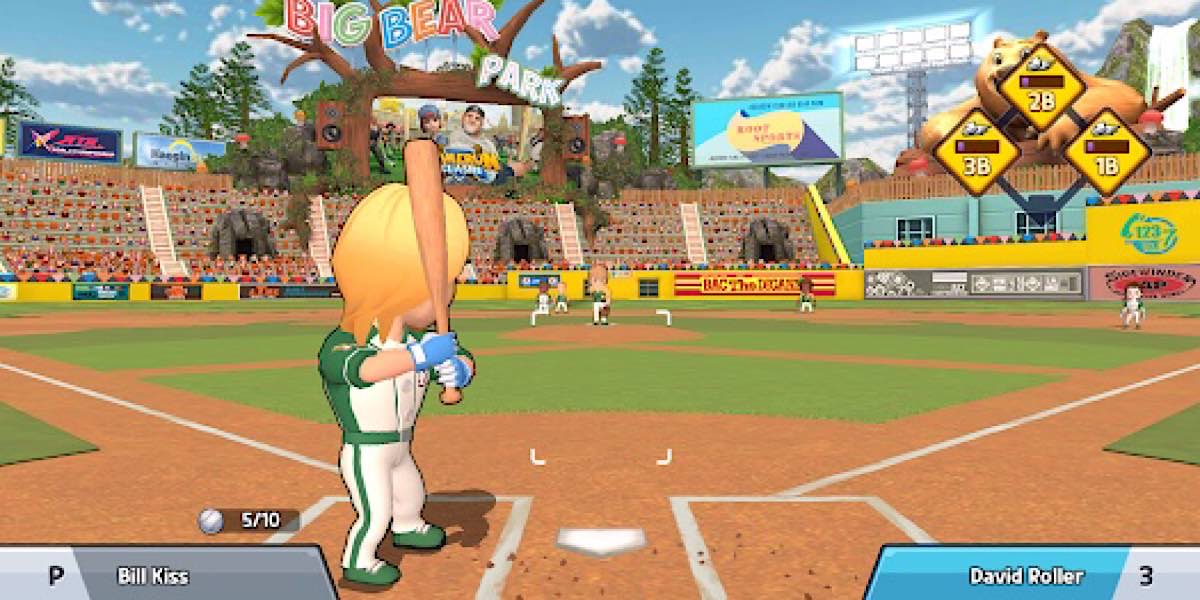Click the 3B base diamond indicator
This screenshot has height=600, width=1200.
pyautogui.click(x=977, y=152)
